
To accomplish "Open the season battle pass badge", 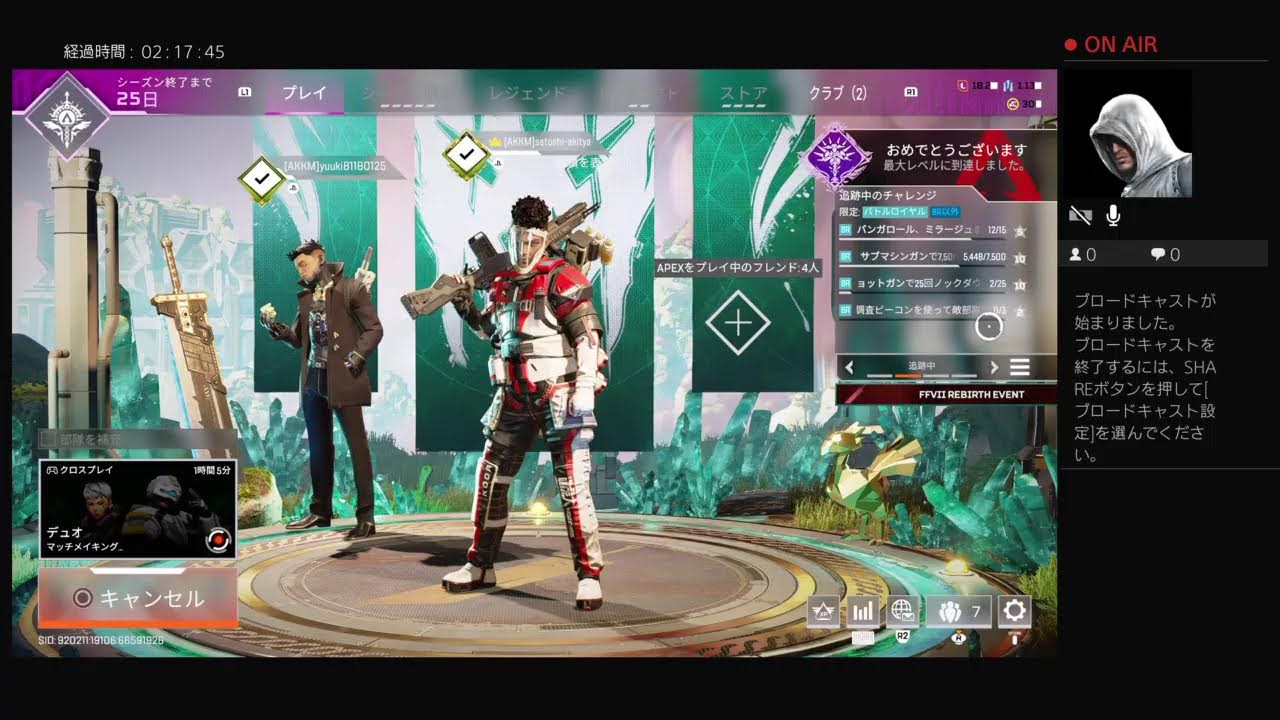I will (66, 115).
